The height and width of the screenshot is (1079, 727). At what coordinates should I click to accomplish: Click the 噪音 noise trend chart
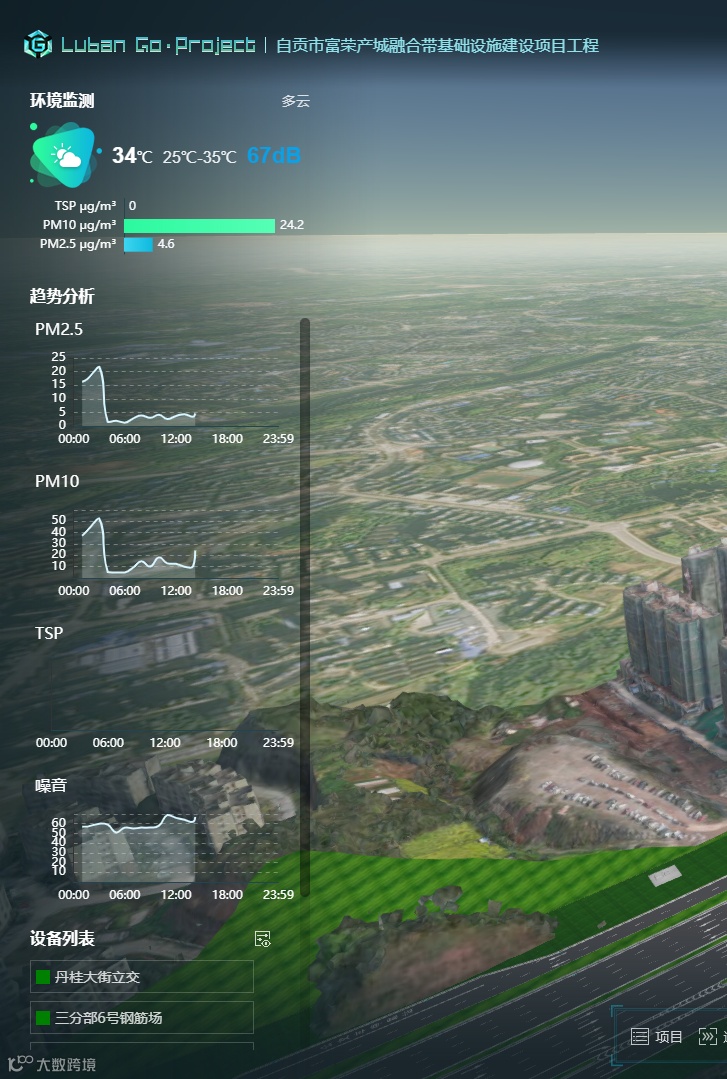(x=167, y=850)
